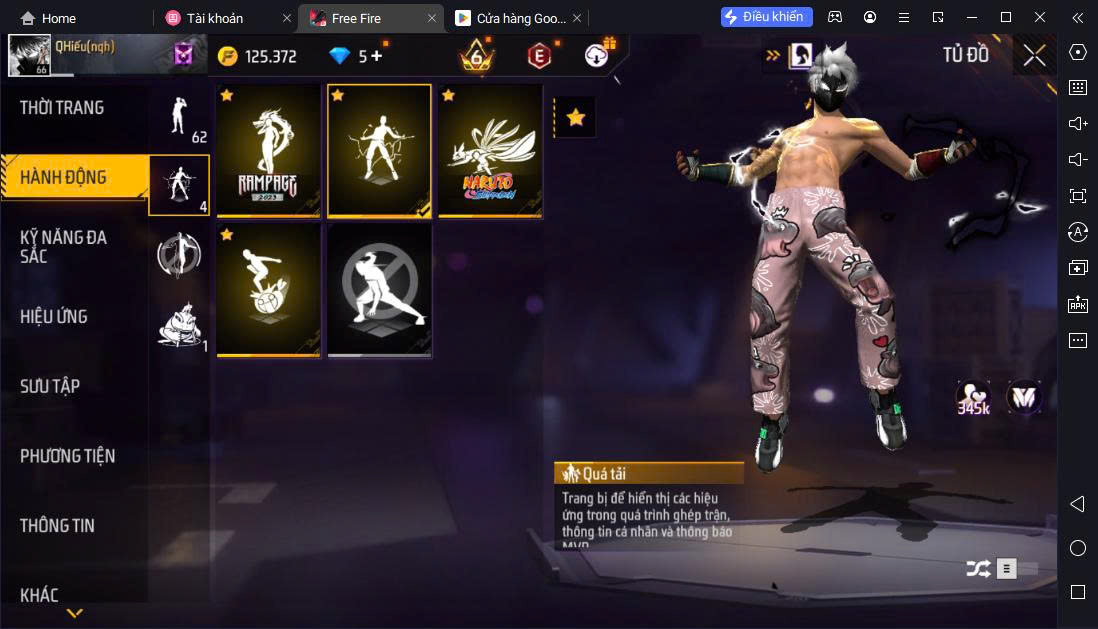Click the shuffle arrows icon
This screenshot has width=1098, height=629.
pos(977,569)
